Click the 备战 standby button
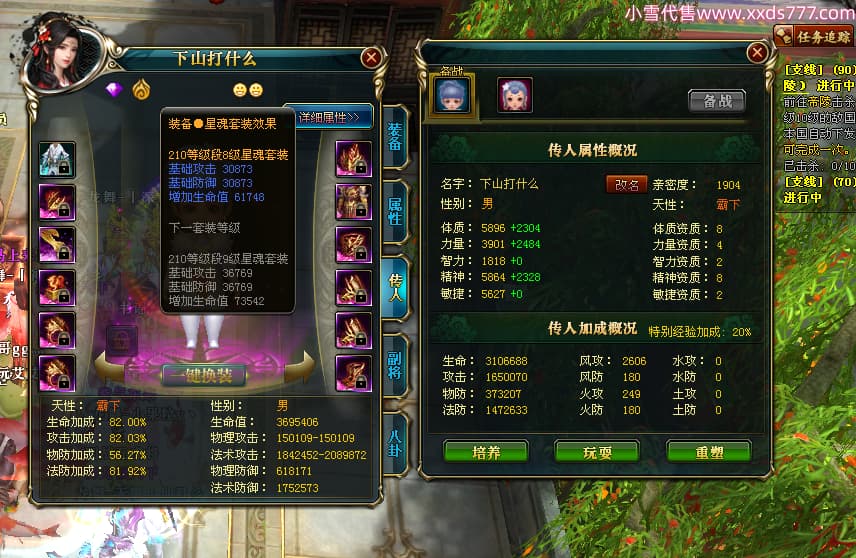856x558 pixels. [x=717, y=100]
